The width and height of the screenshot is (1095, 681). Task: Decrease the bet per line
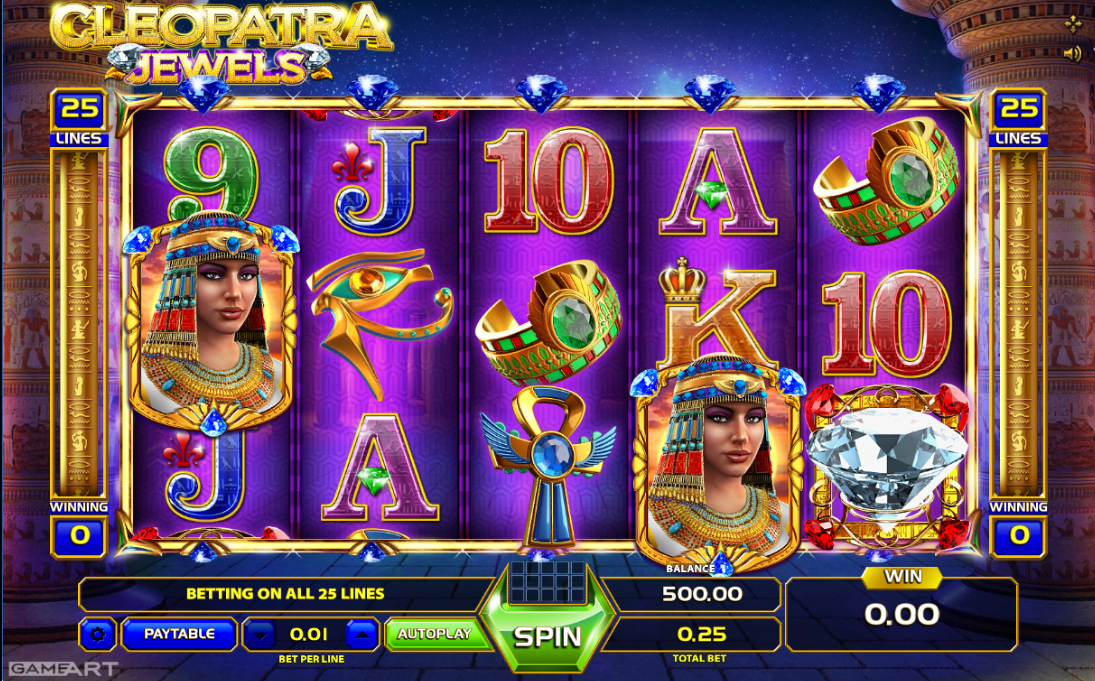(x=260, y=634)
